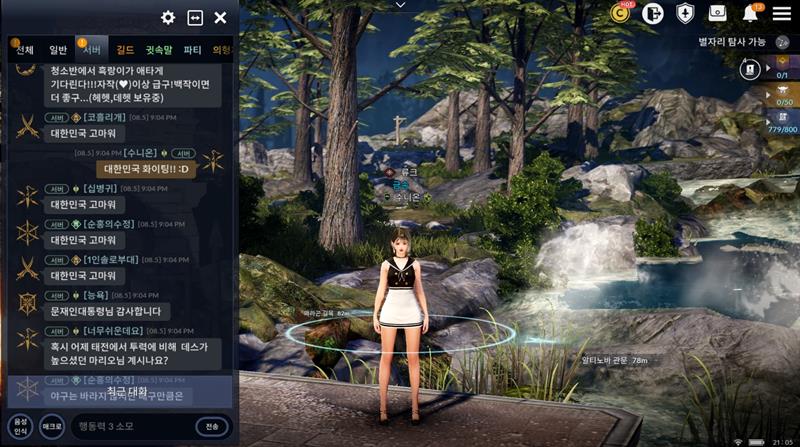Send the message with 전송 button
Screen dimensions: 800x447
click(212, 427)
